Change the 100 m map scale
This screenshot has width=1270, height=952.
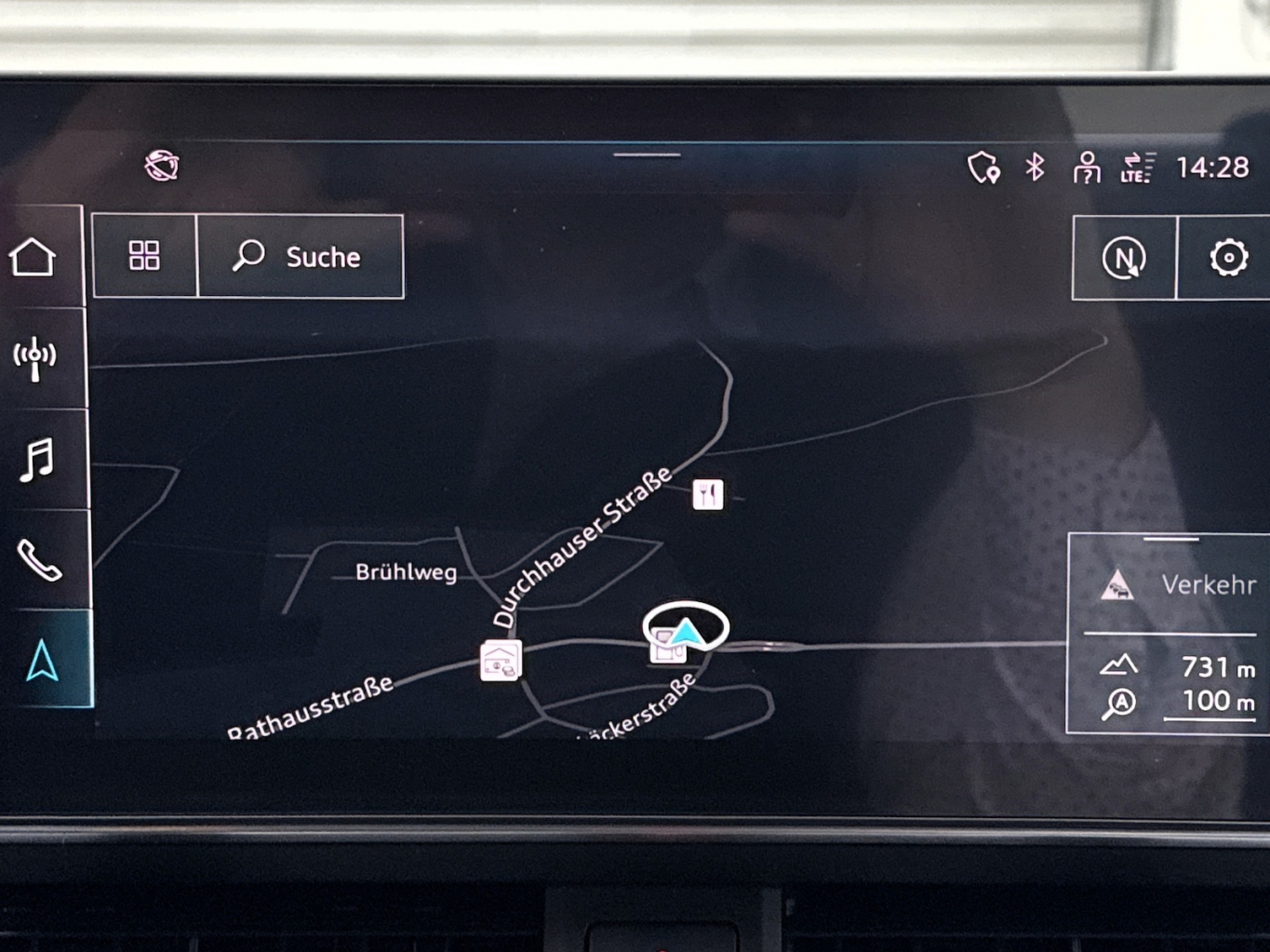pos(1208,703)
